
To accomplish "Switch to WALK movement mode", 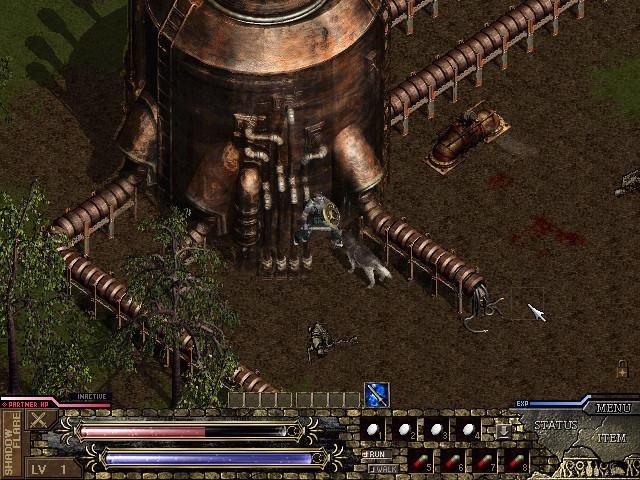I will (381, 467).
